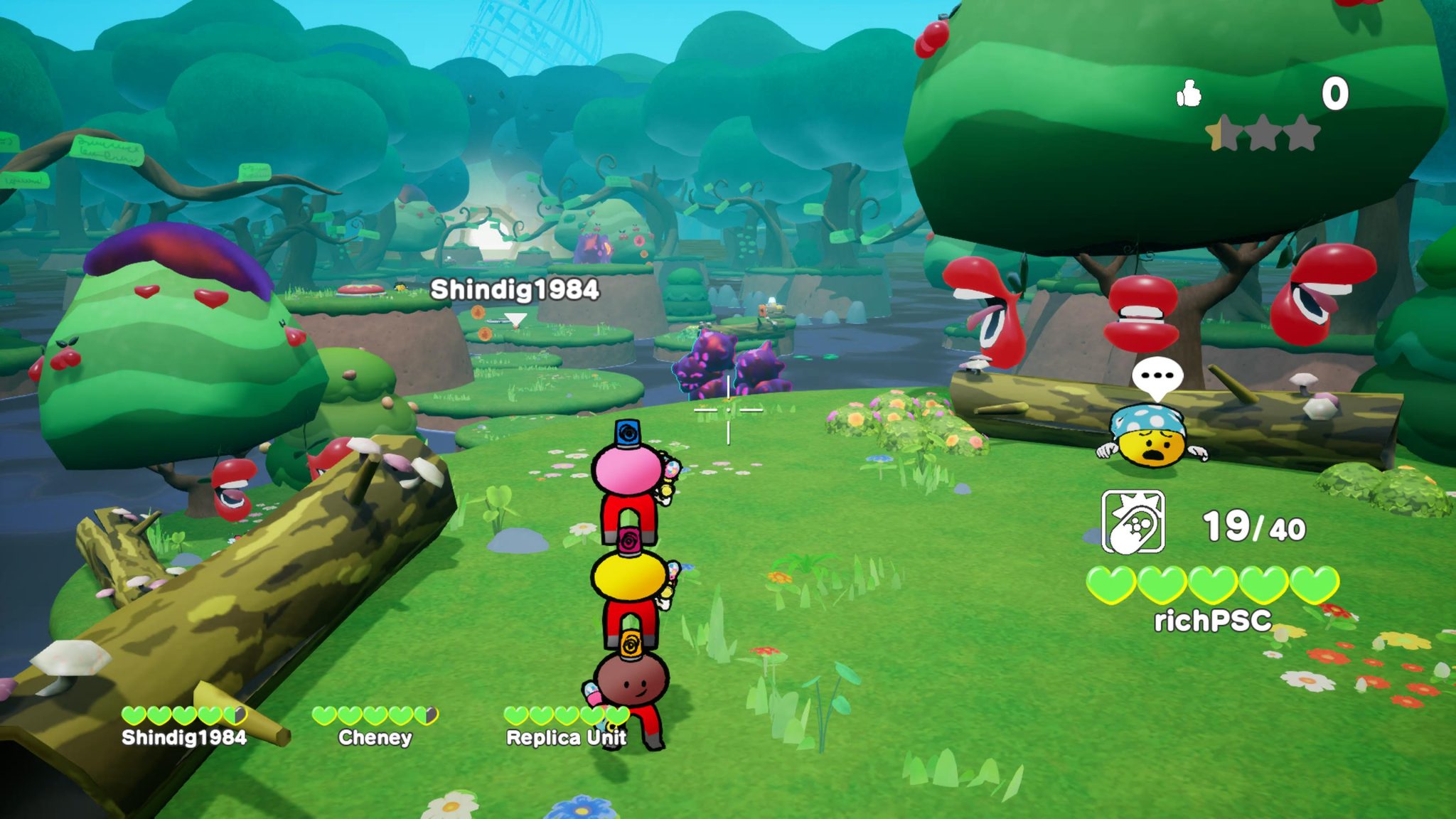
Task: Click the crosshair reticle at screen center
Action: (728, 409)
